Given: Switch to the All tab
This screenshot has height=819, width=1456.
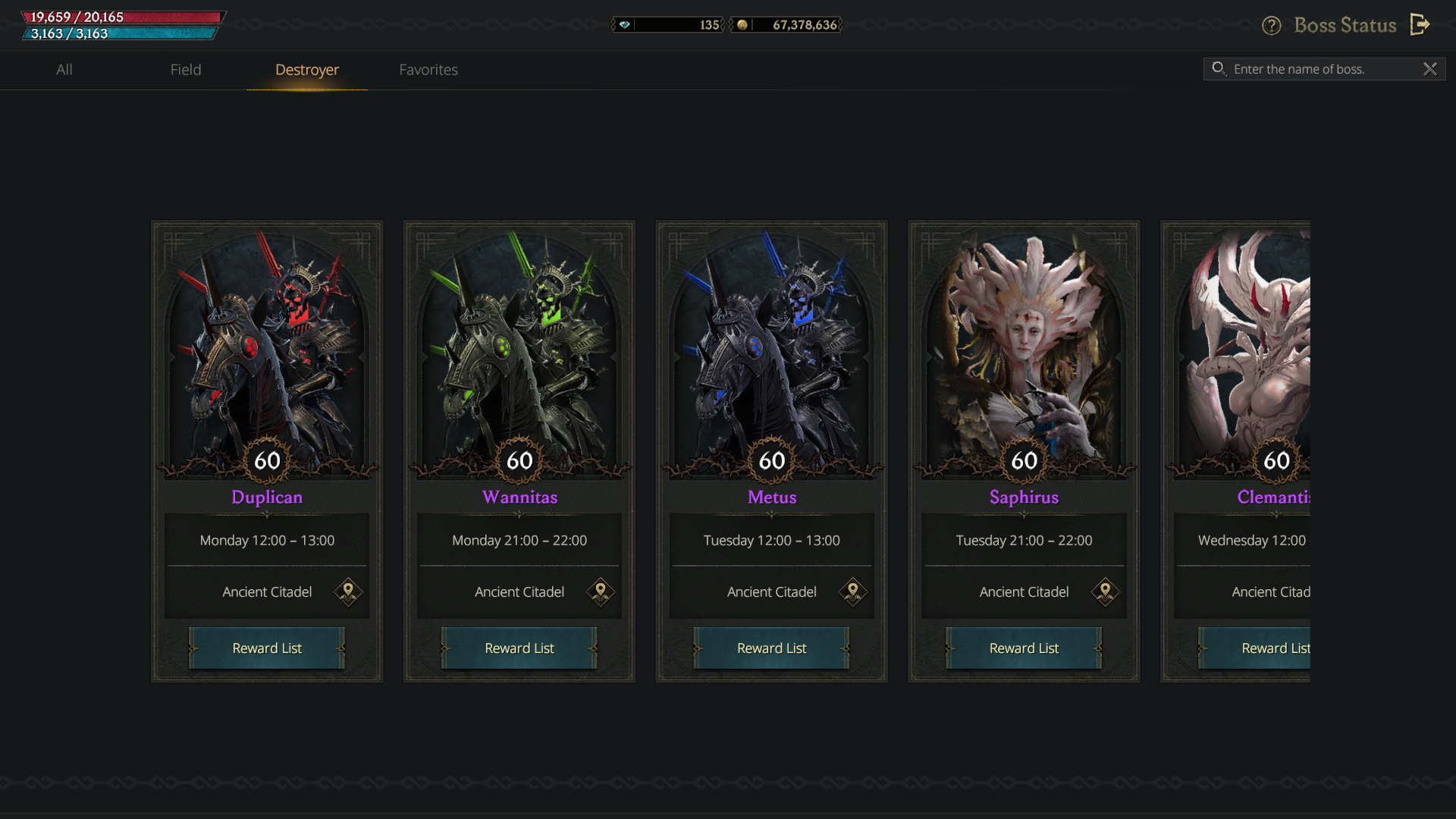Looking at the screenshot, I should coord(64,70).
